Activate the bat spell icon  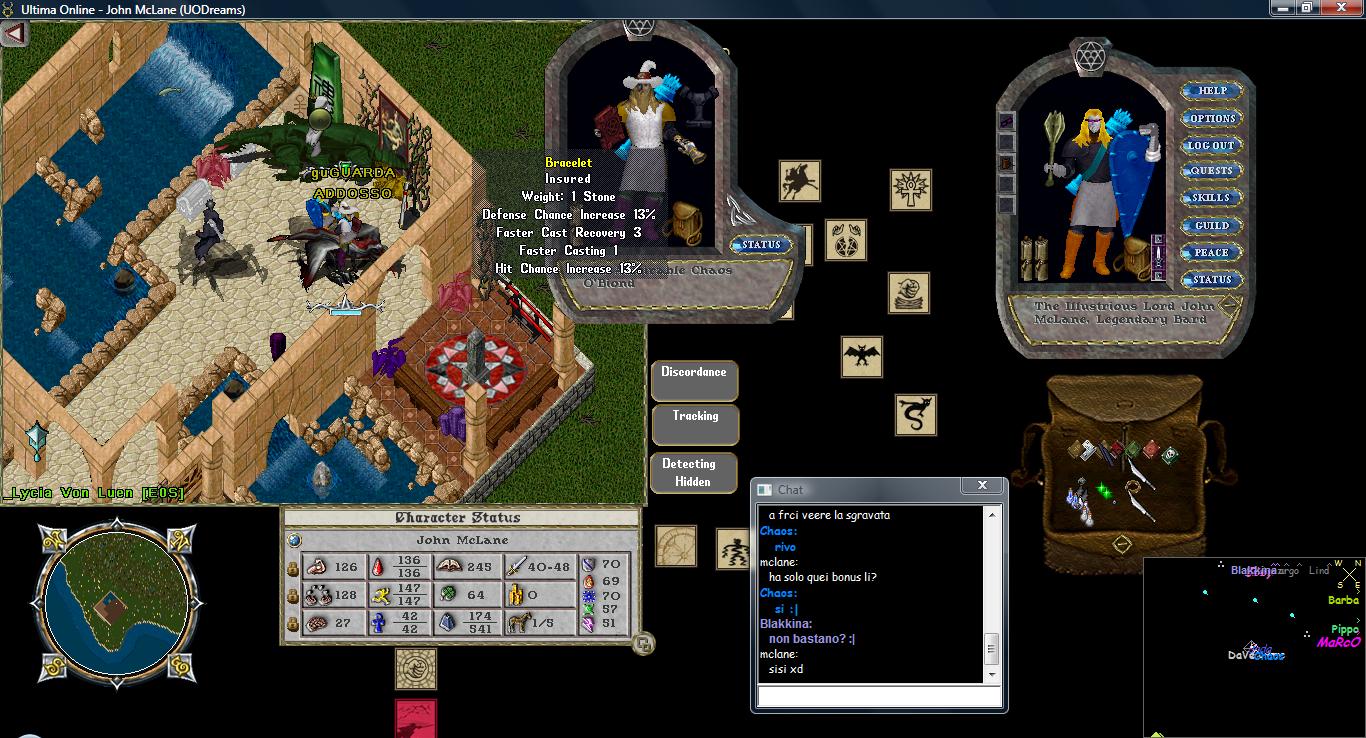pos(861,356)
